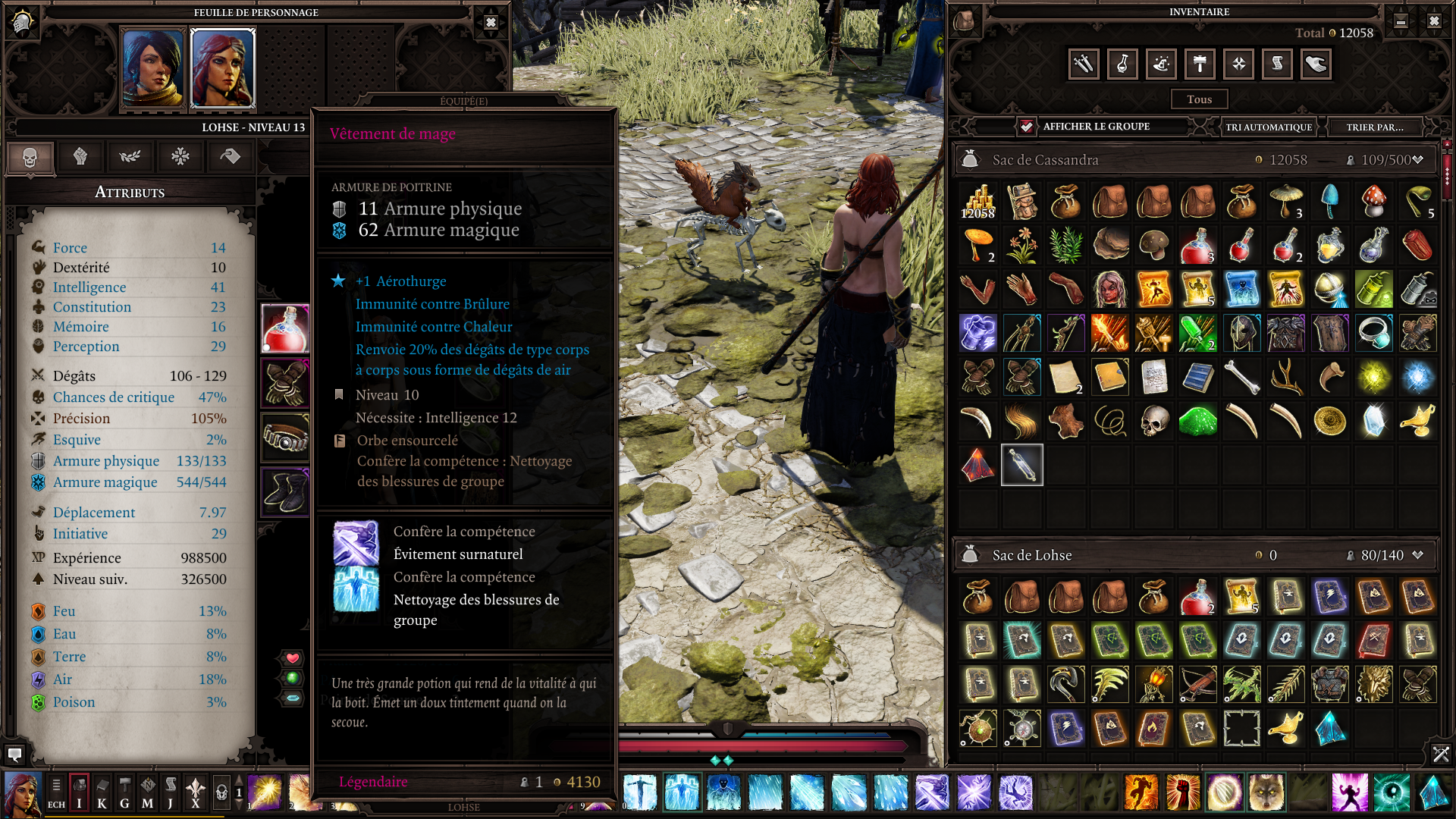
Task: Close the inventory window
Action: pyautogui.click(x=1434, y=21)
